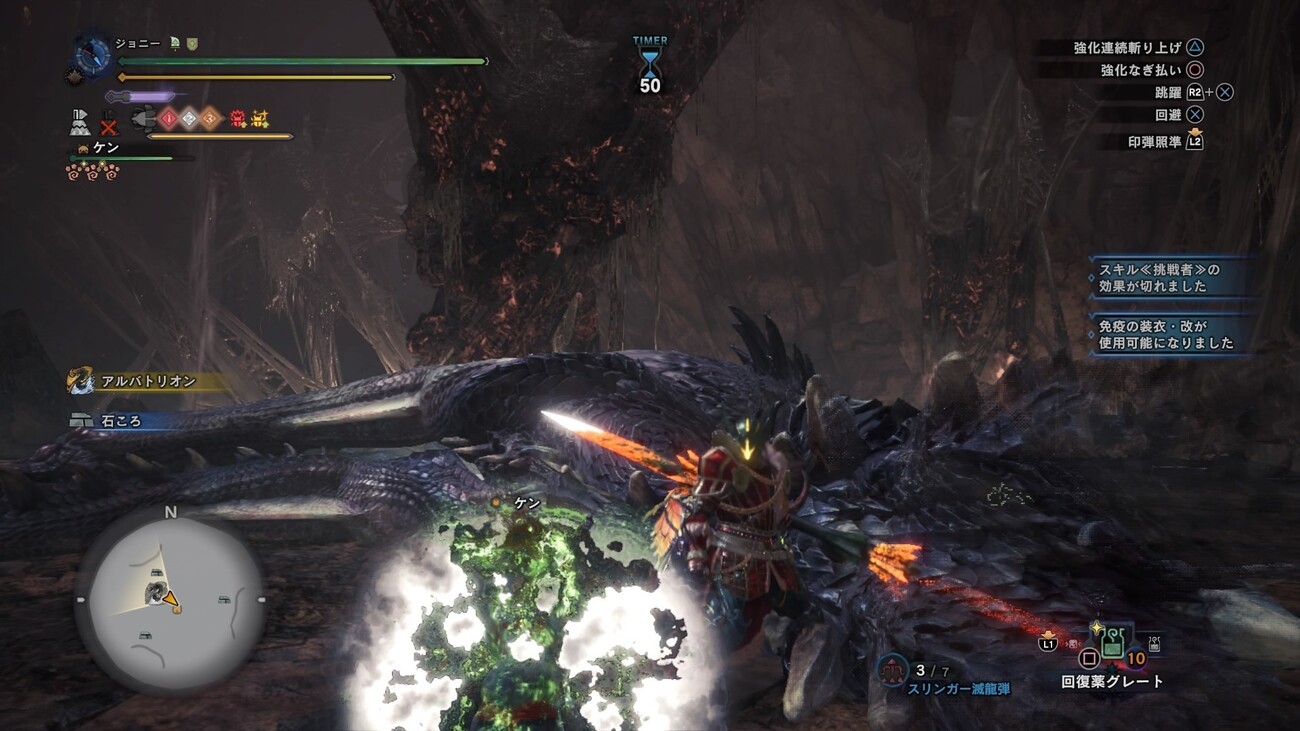Click the red attack-up beetle buff icon
The width and height of the screenshot is (1300, 731).
238,119
